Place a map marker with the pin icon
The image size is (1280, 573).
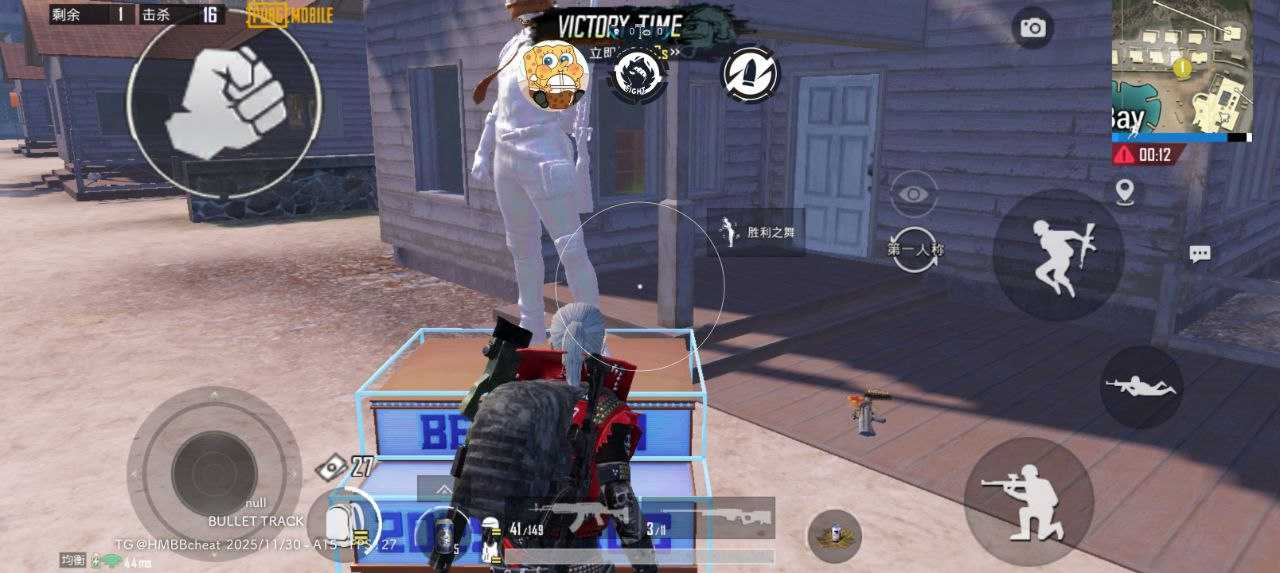pos(1125,191)
